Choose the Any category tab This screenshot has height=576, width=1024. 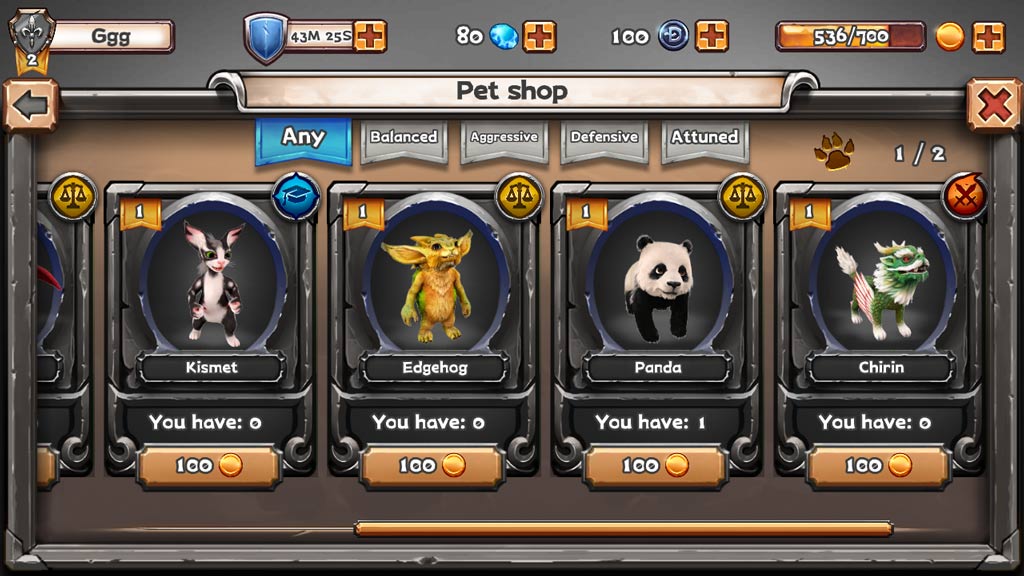(x=303, y=138)
